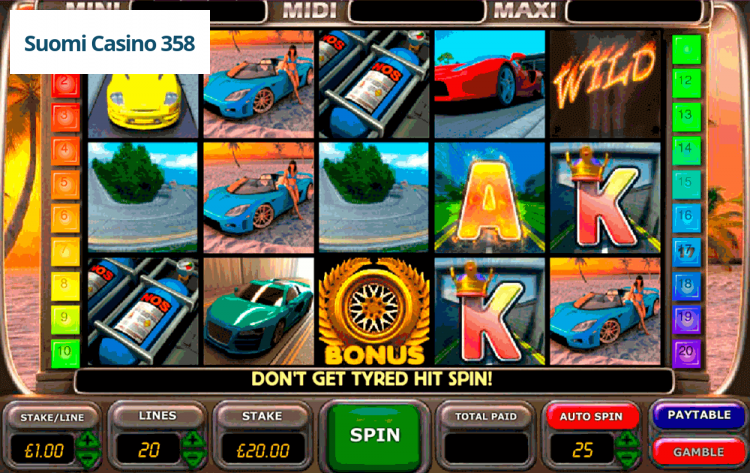Lower number of lines with down arrow

coord(192,455)
